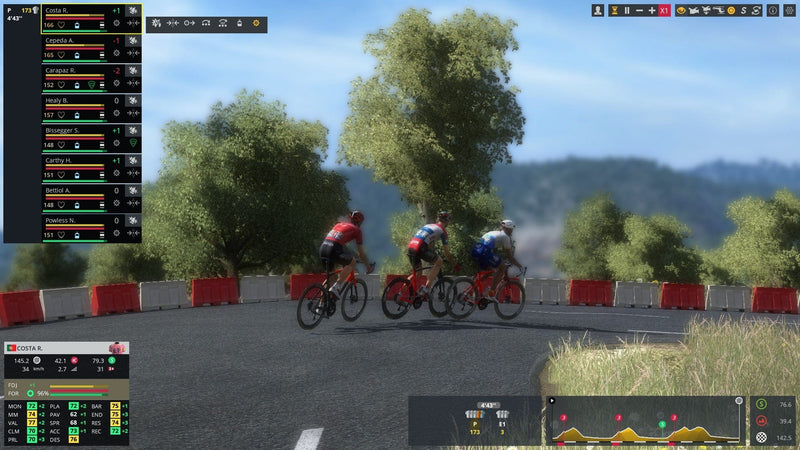Increase game speed with plus button
Viewport: 800px width, 450px height.
(x=652, y=10)
